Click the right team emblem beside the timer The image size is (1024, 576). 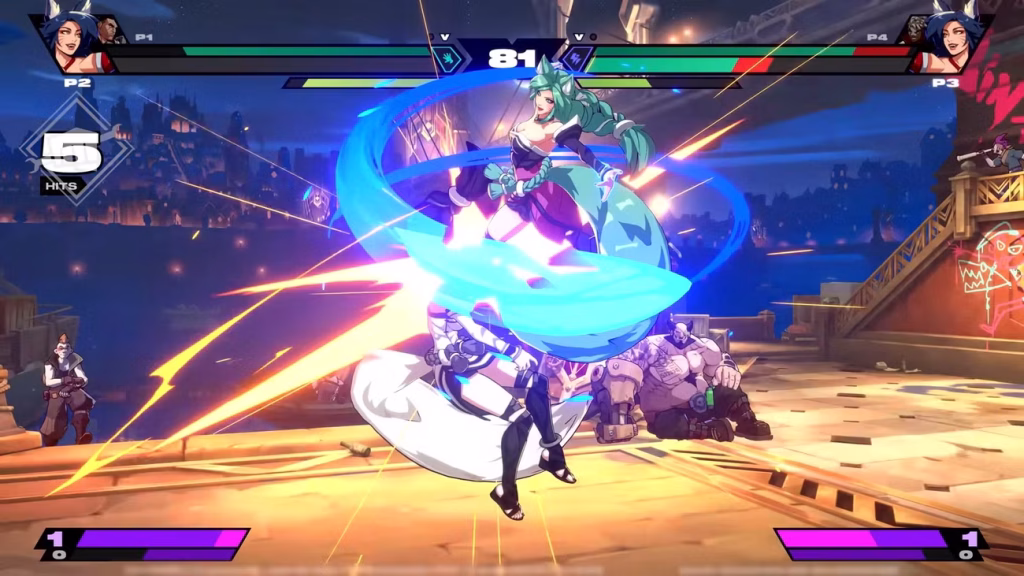576,58
